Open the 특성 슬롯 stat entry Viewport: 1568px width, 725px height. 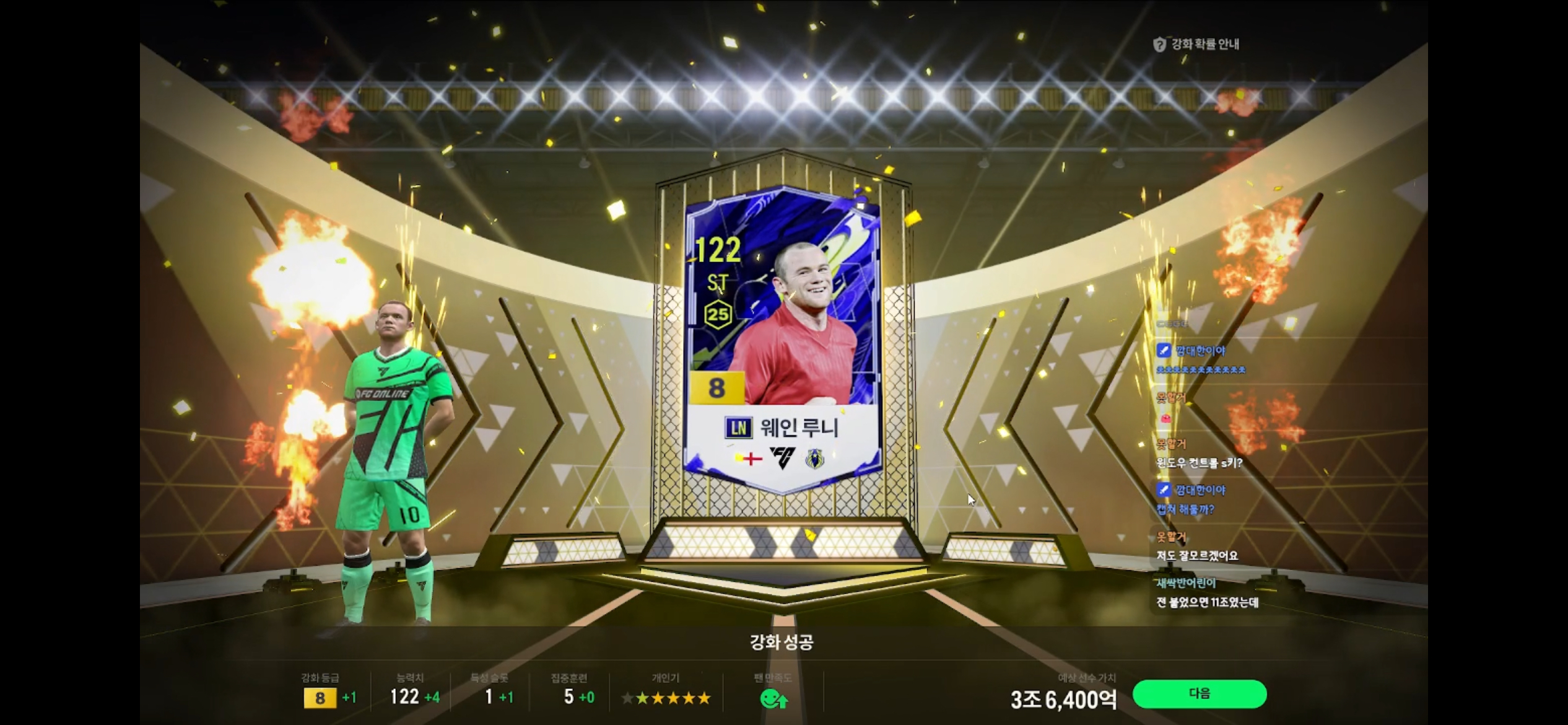coord(489,688)
